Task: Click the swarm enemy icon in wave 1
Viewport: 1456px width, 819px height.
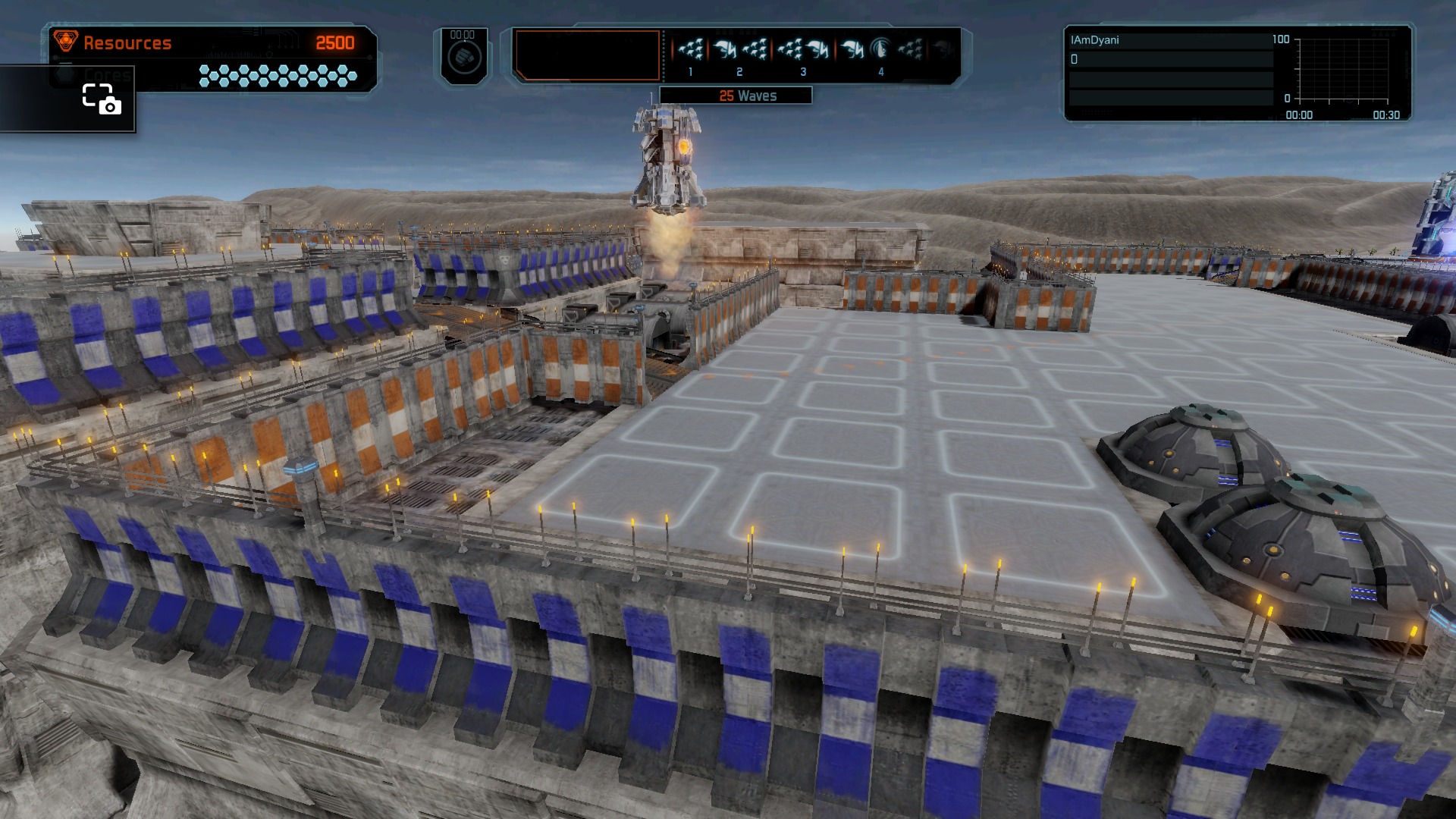Action: pyautogui.click(x=691, y=48)
